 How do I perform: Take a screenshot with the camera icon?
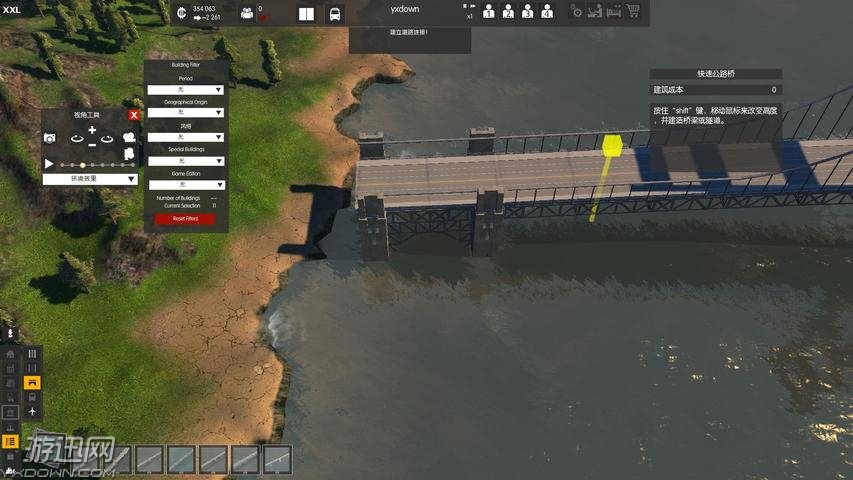(x=50, y=137)
